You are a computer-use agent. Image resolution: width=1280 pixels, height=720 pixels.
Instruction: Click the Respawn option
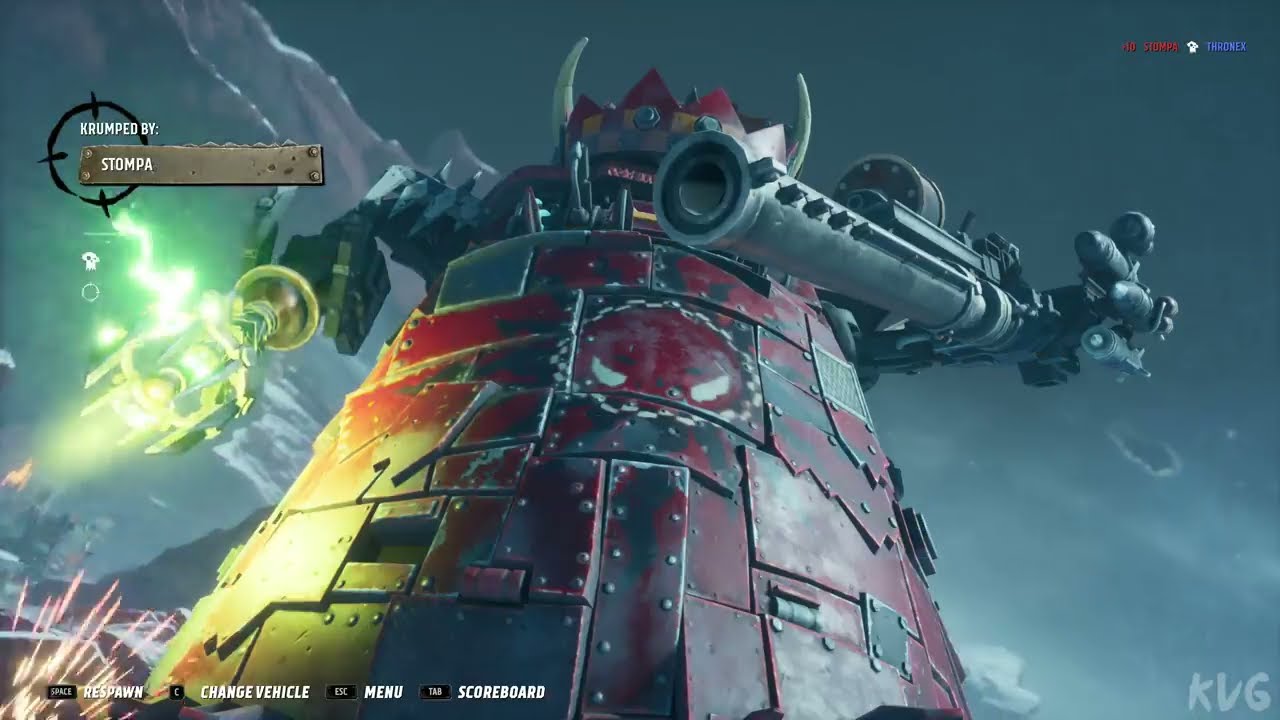coord(112,692)
